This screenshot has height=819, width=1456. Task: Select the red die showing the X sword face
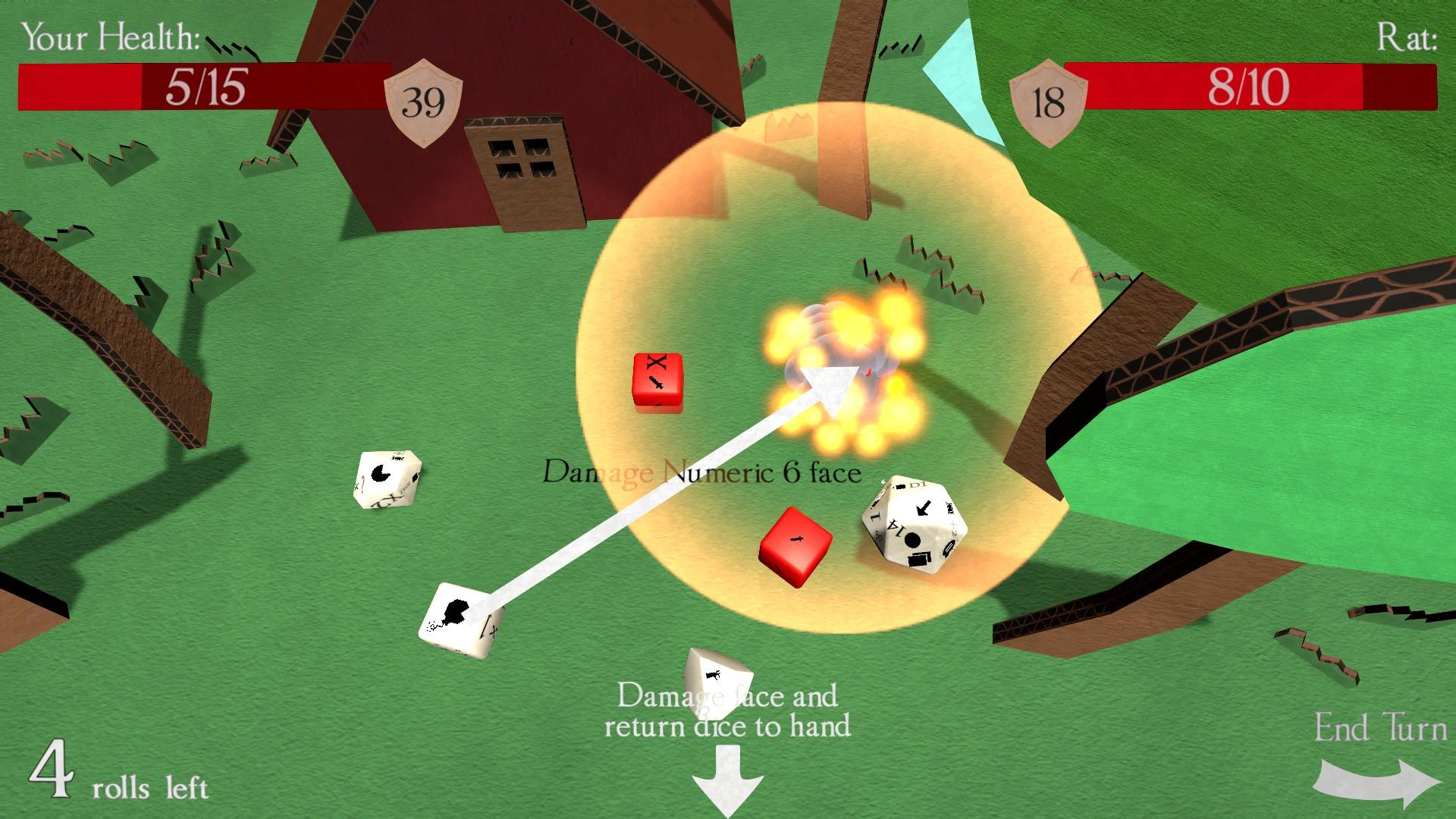pos(657,384)
